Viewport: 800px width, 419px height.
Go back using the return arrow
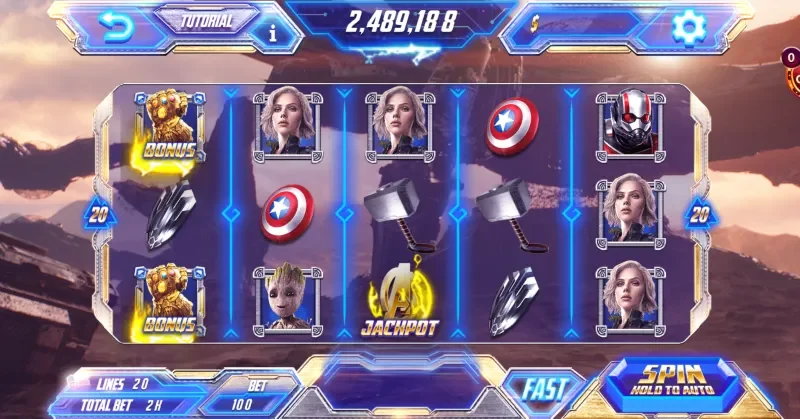tap(118, 27)
